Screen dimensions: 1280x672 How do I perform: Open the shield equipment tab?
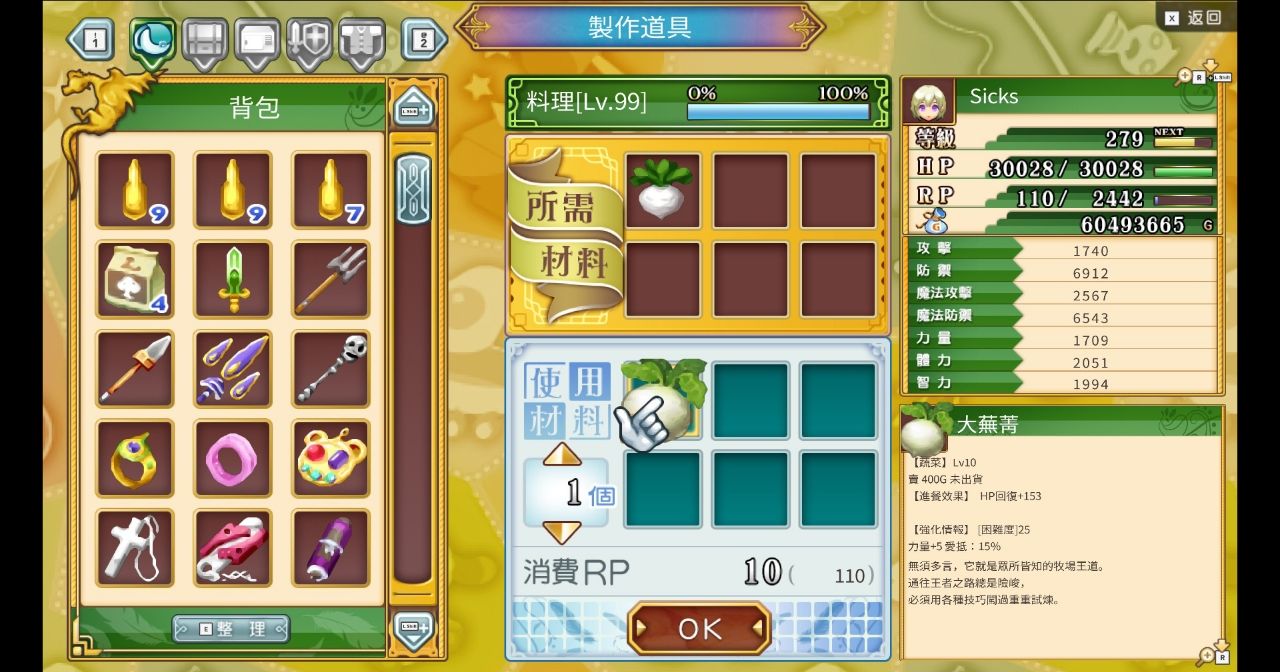pos(309,41)
